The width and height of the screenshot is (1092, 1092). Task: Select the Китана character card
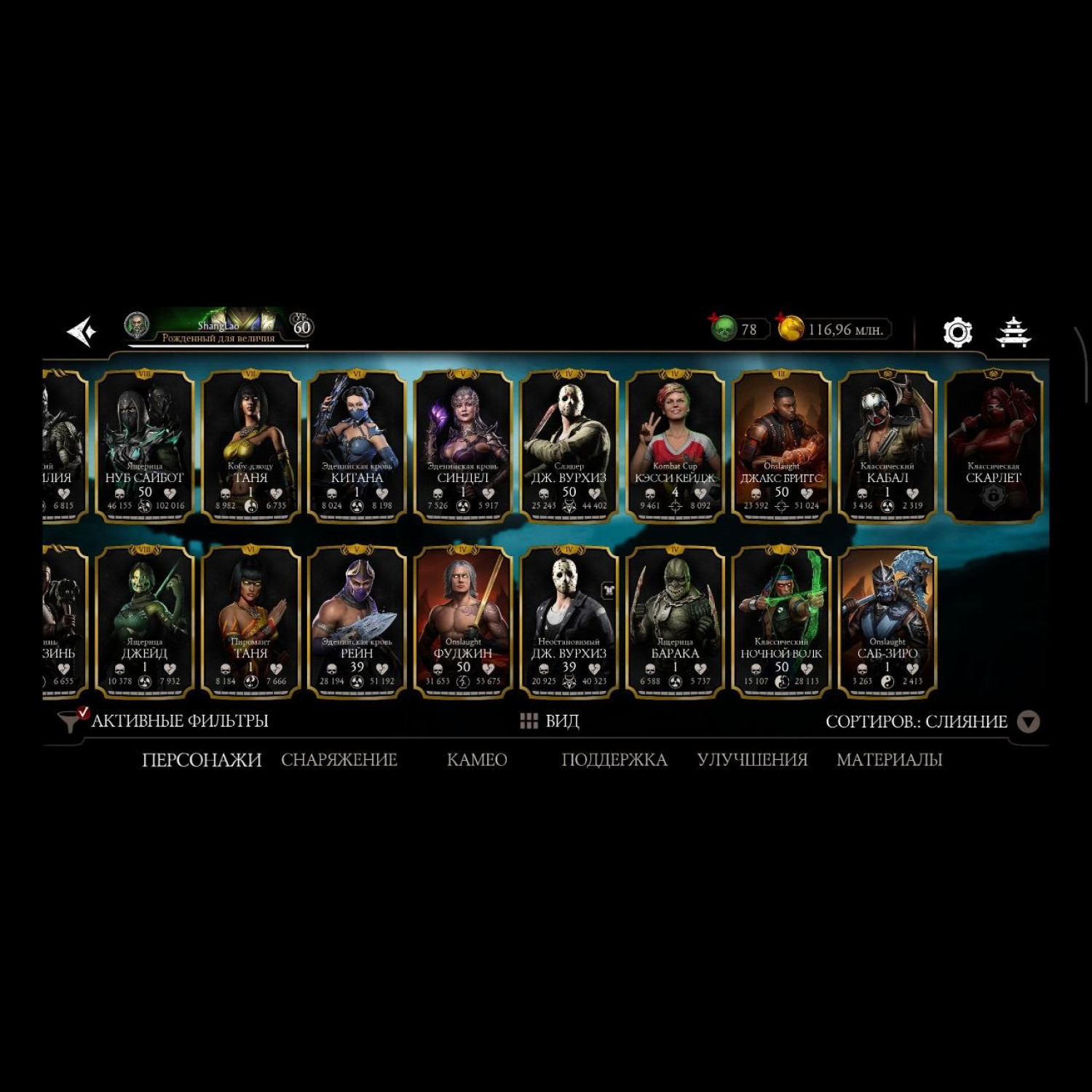(357, 446)
